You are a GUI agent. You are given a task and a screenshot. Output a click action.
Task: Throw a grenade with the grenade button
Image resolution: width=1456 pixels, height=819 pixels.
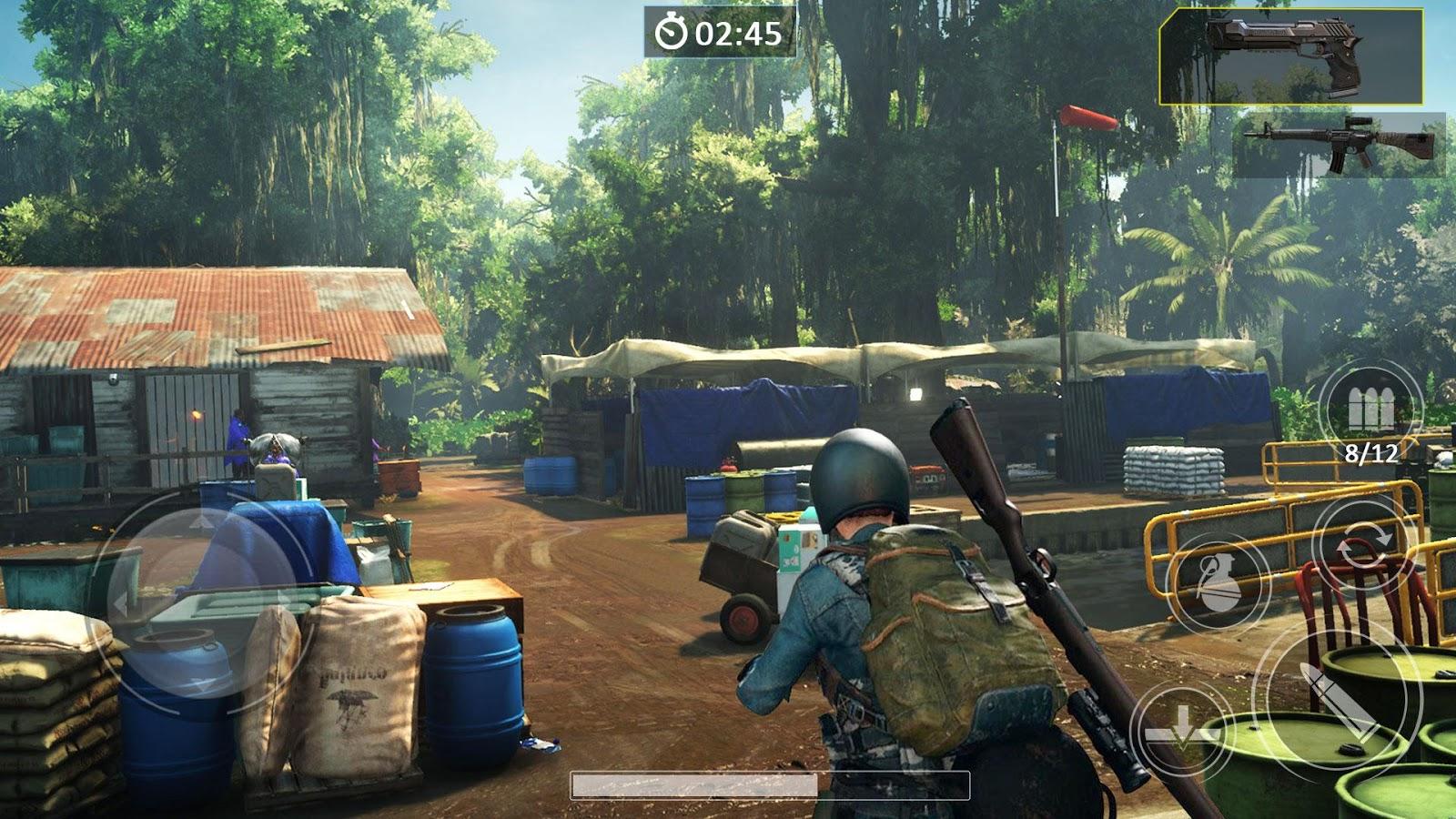coord(1218,582)
